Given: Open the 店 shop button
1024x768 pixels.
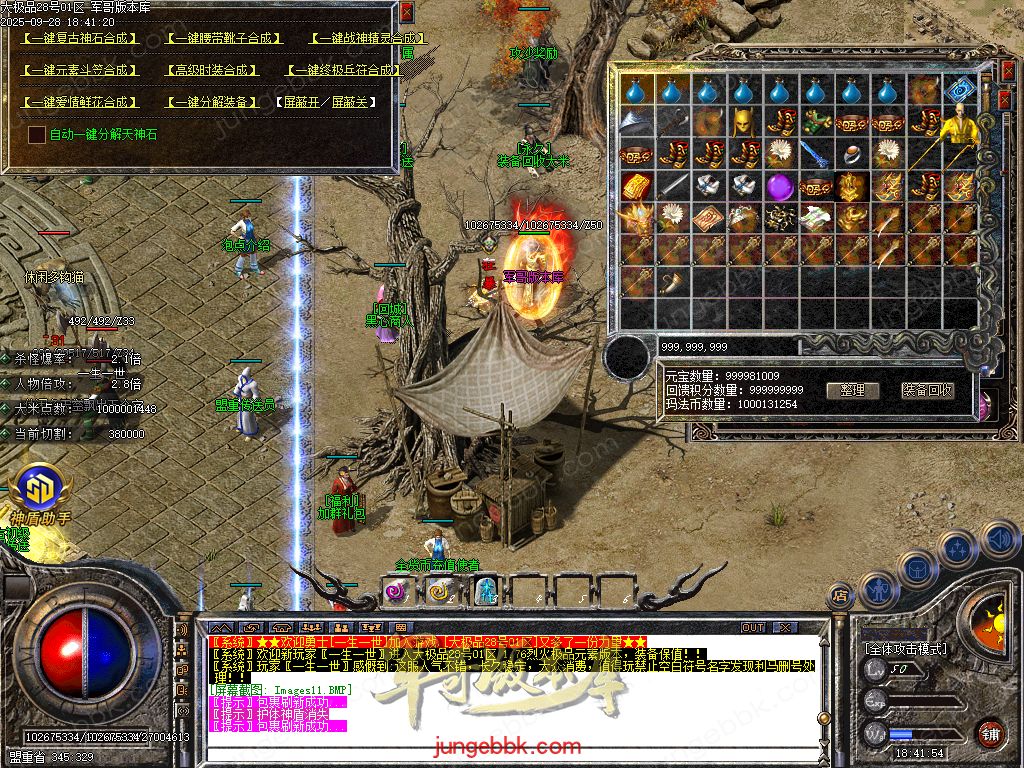Looking at the screenshot, I should coord(840,596).
